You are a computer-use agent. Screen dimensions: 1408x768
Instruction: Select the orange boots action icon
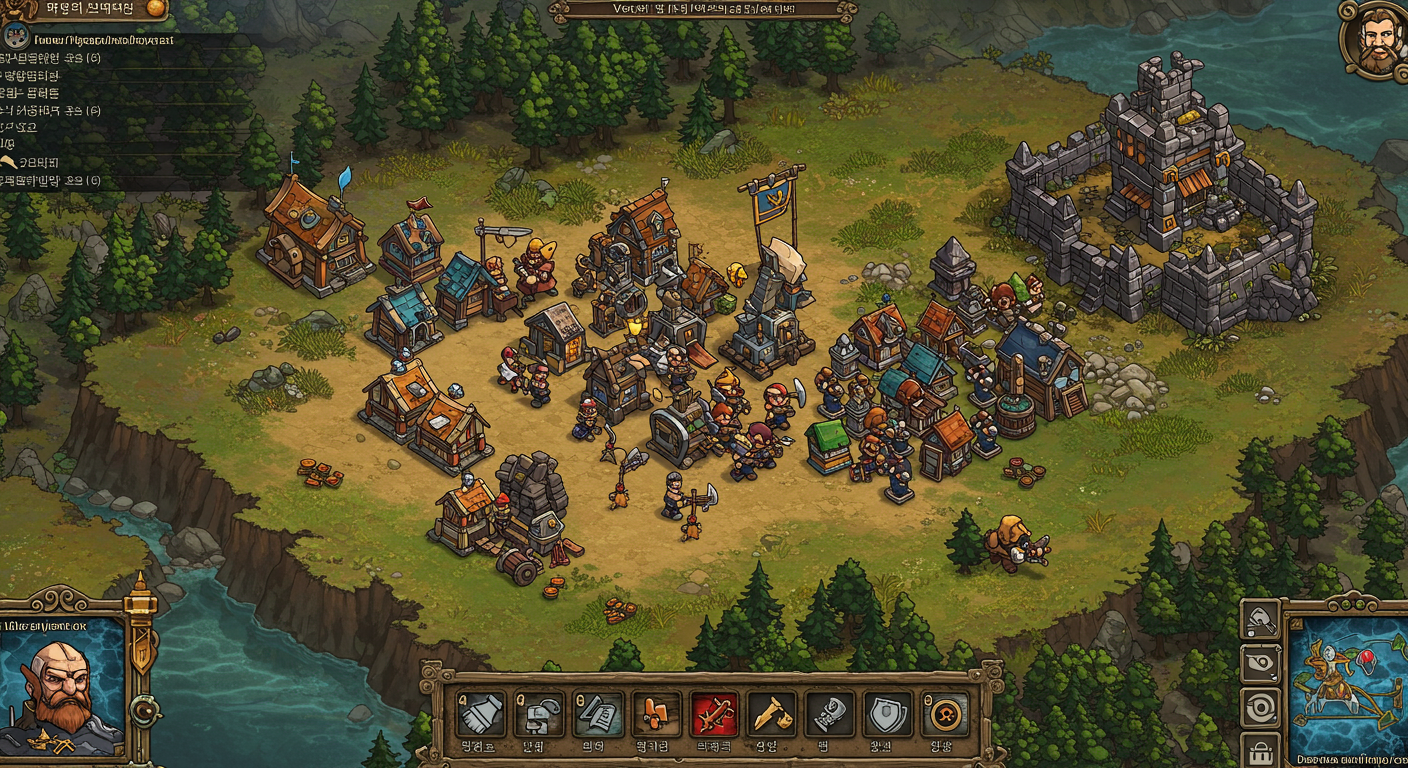coord(656,714)
